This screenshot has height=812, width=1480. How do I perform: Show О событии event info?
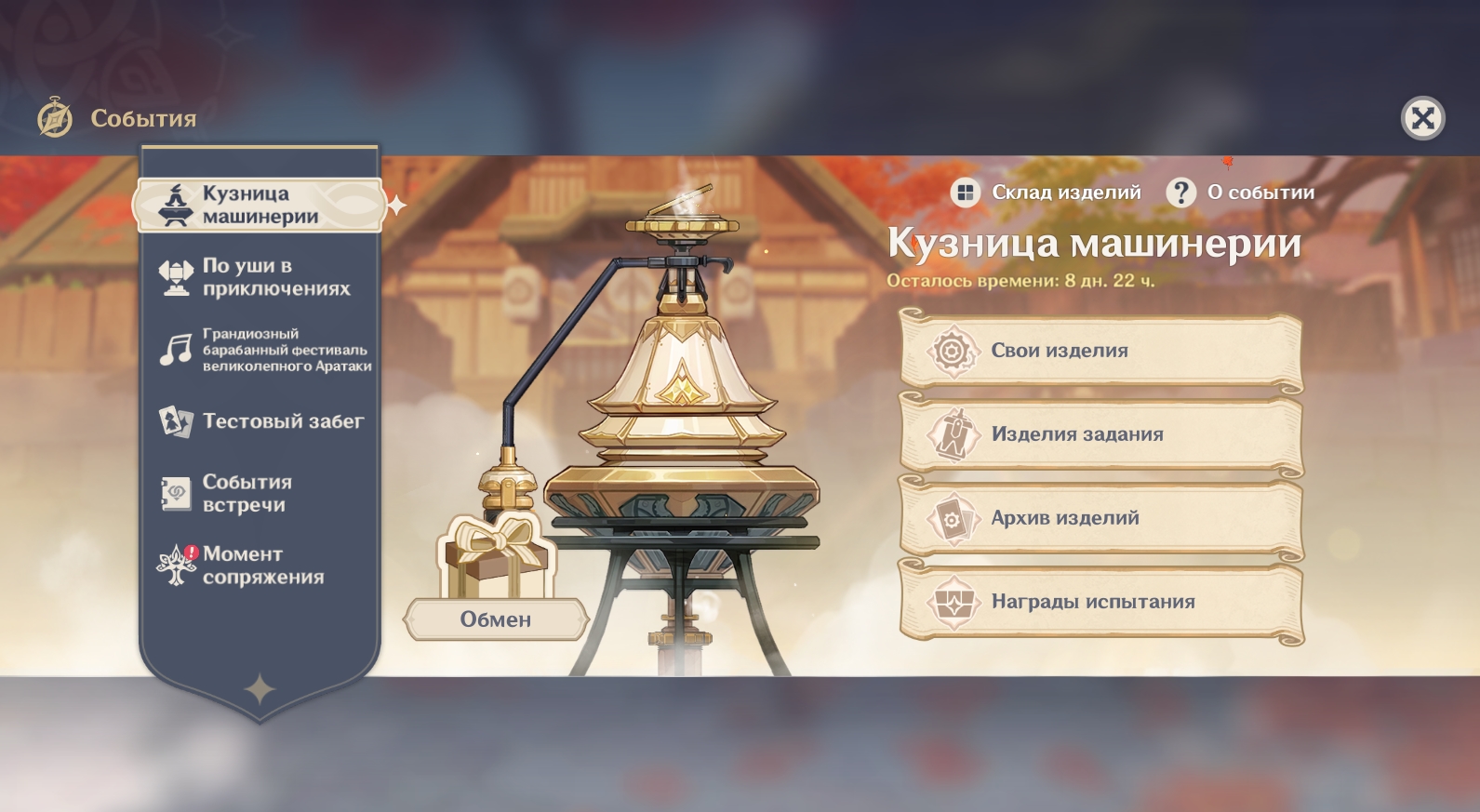[x=1241, y=193]
